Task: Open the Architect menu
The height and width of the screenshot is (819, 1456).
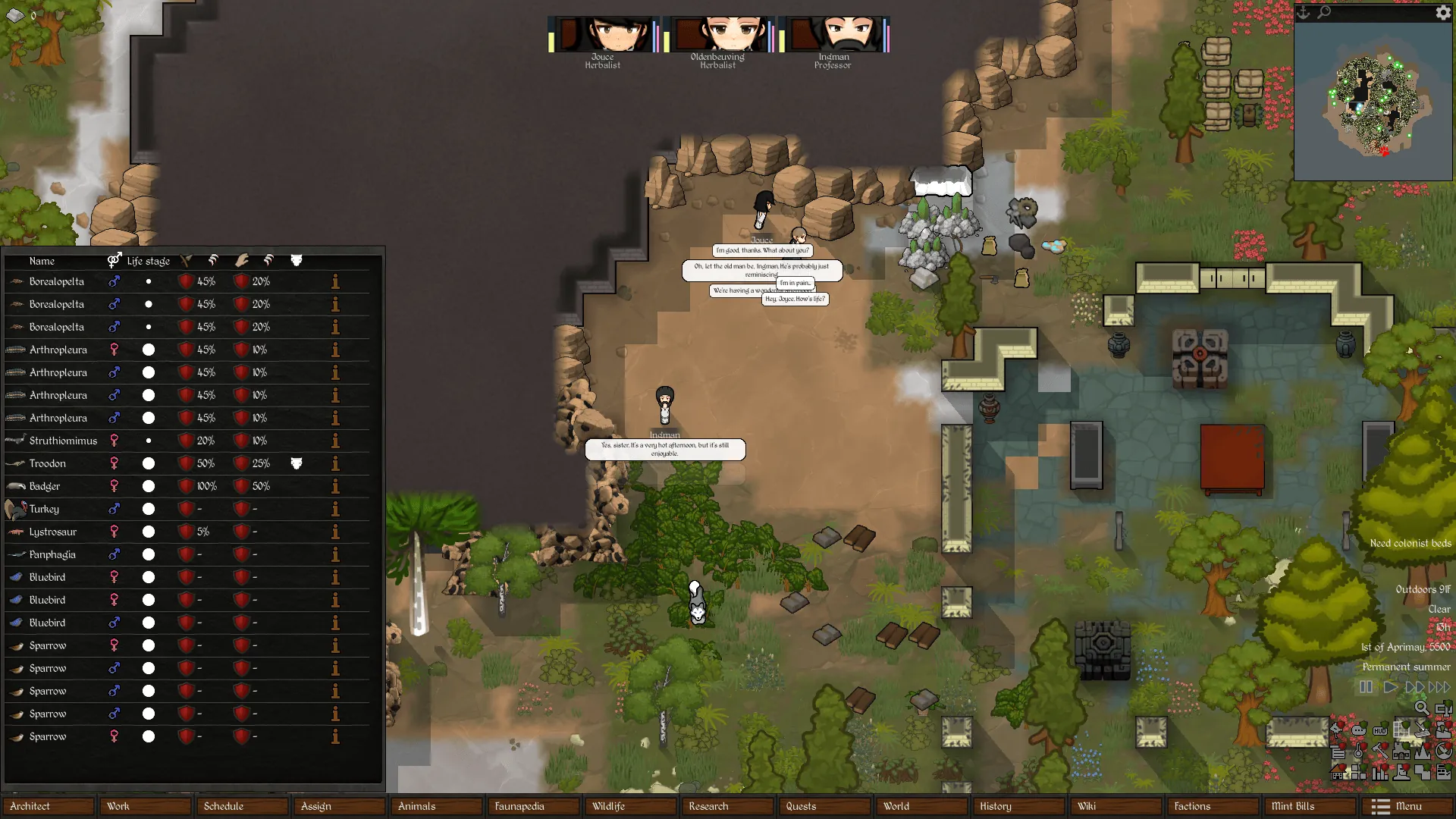Action: (48, 806)
